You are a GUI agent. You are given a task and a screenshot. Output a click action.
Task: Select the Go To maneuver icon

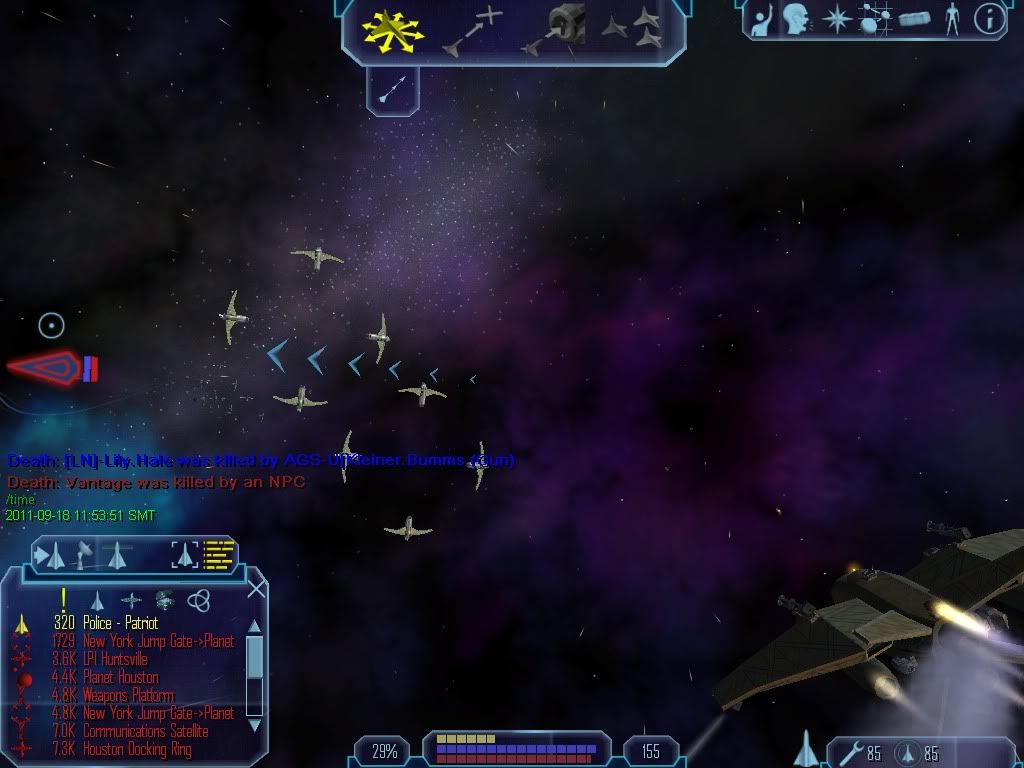click(x=472, y=31)
